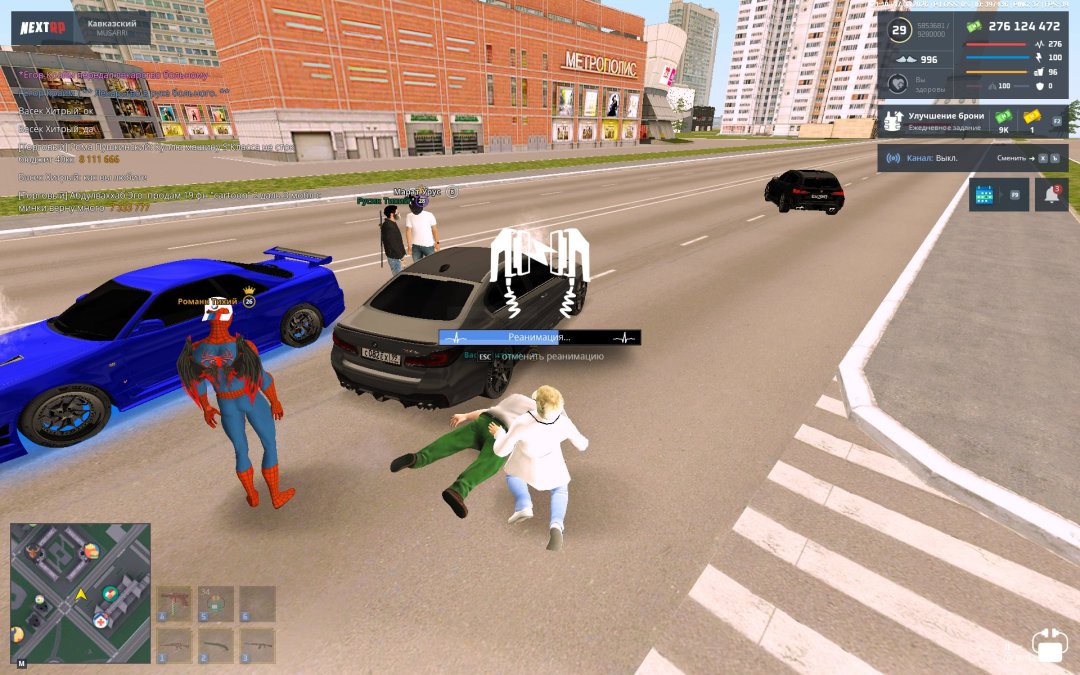Select weapon slot 4 with the pistol
This screenshot has width=1080, height=675.
tap(174, 603)
